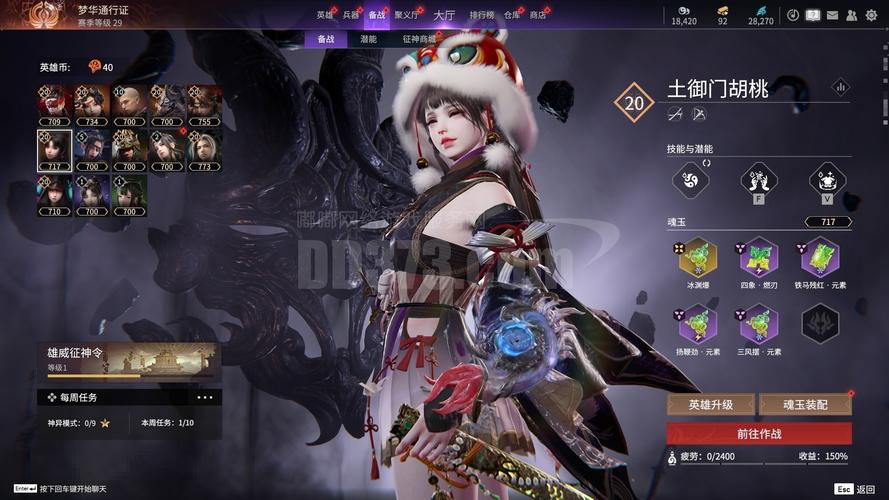
Task: Open the 商店 (Shop) tab
Action: [538, 15]
